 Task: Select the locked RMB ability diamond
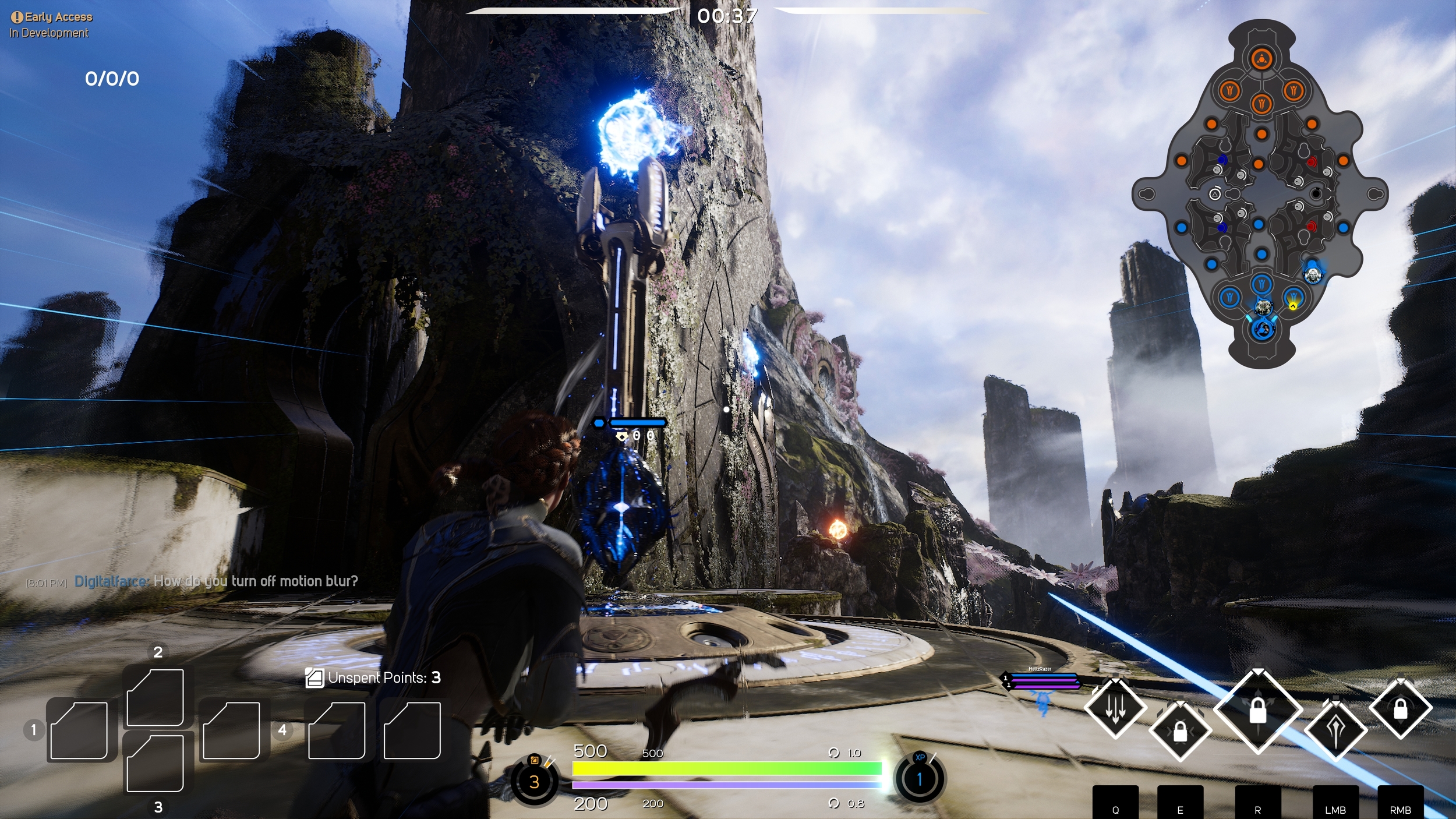(x=1400, y=708)
